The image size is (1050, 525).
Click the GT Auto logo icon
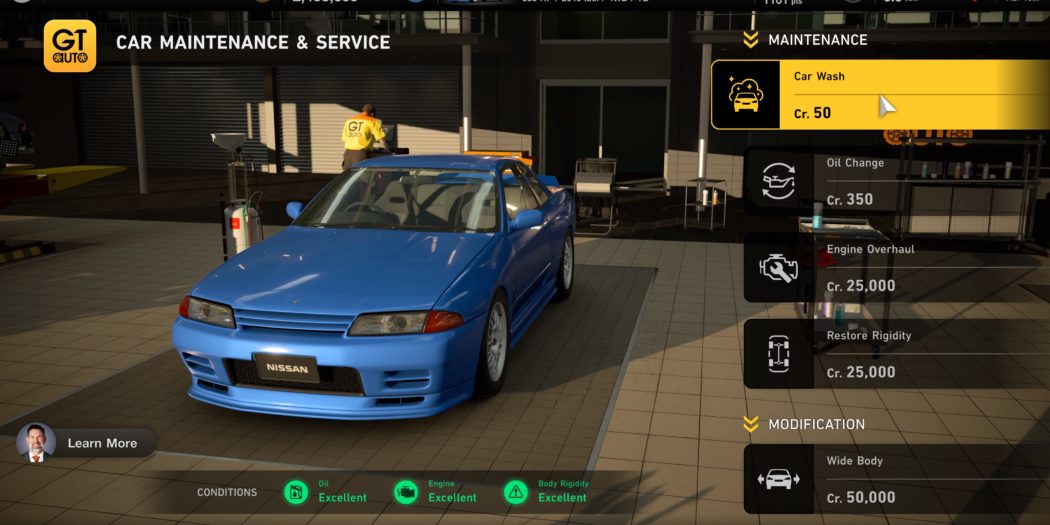click(70, 46)
